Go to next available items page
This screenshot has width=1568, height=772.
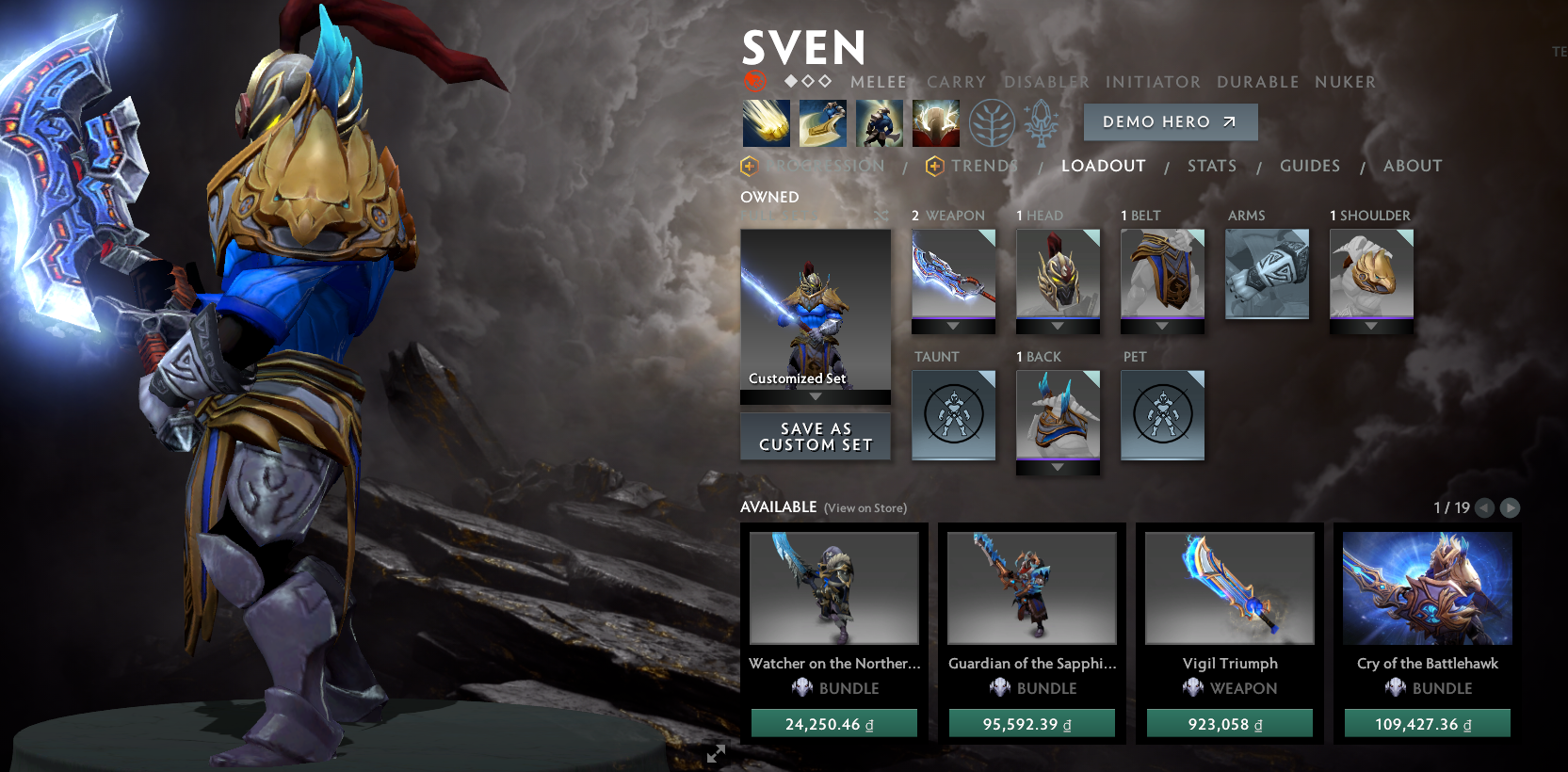tap(1510, 507)
